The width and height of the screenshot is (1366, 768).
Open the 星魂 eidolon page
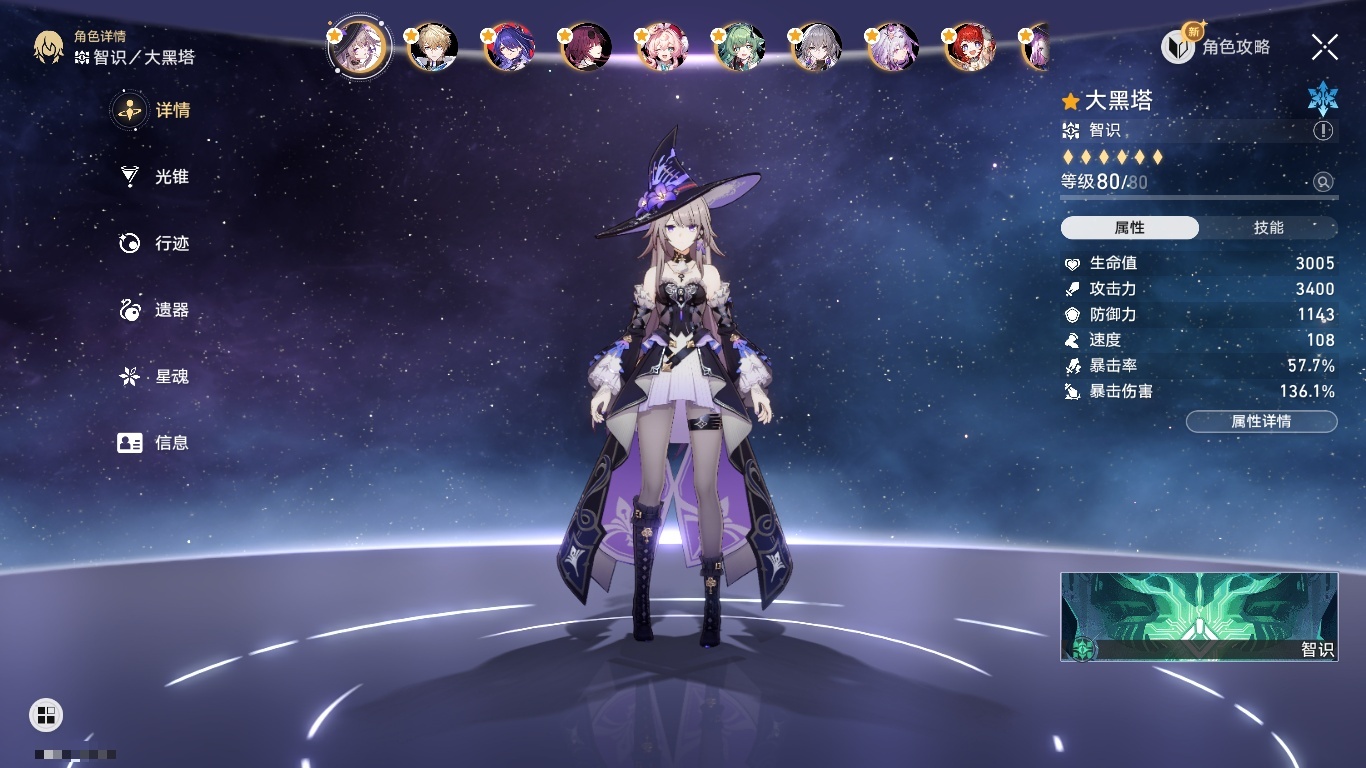155,377
